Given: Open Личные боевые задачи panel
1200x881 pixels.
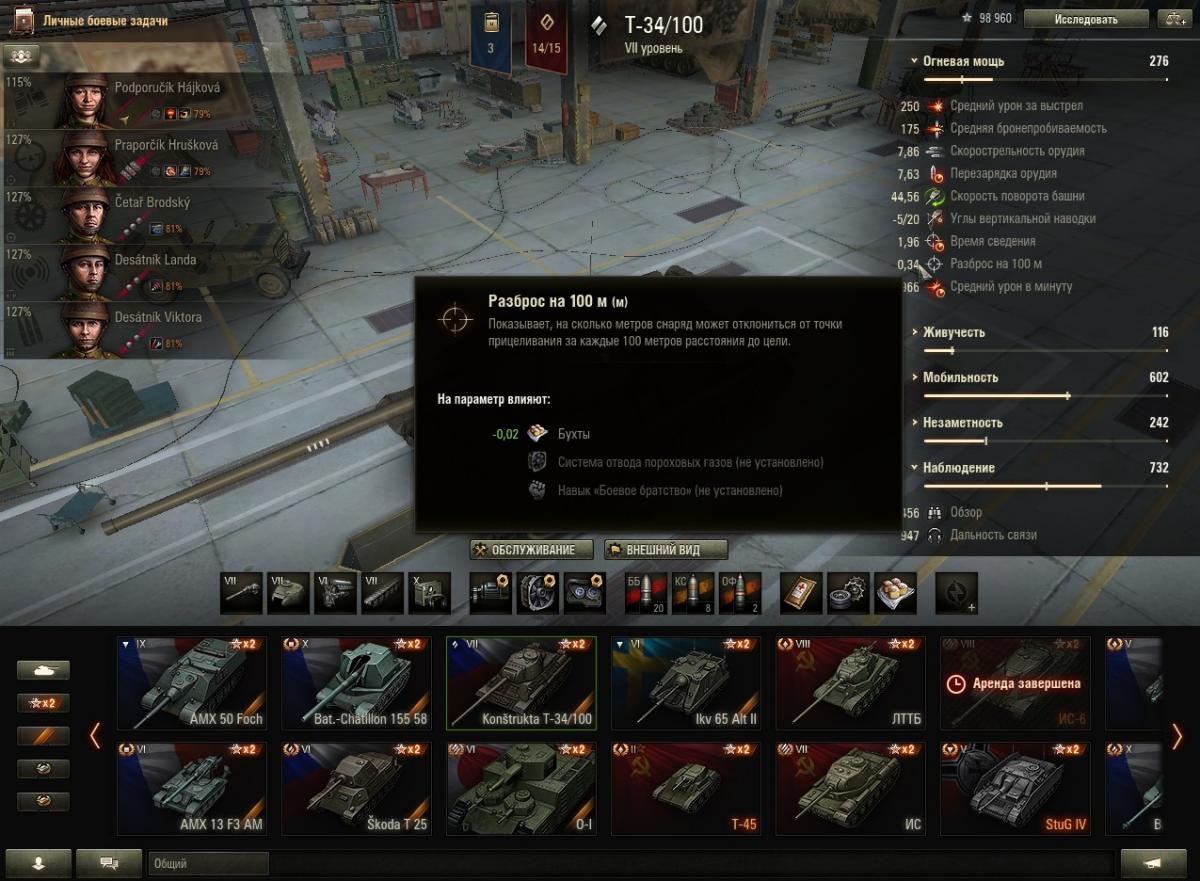Looking at the screenshot, I should tap(105, 21).
